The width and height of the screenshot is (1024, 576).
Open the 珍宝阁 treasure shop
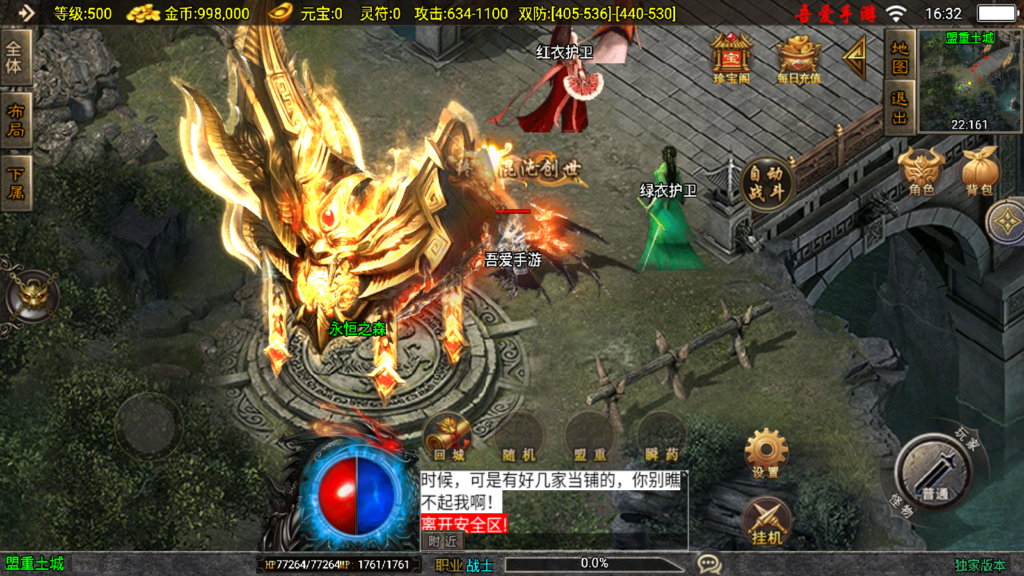point(732,57)
